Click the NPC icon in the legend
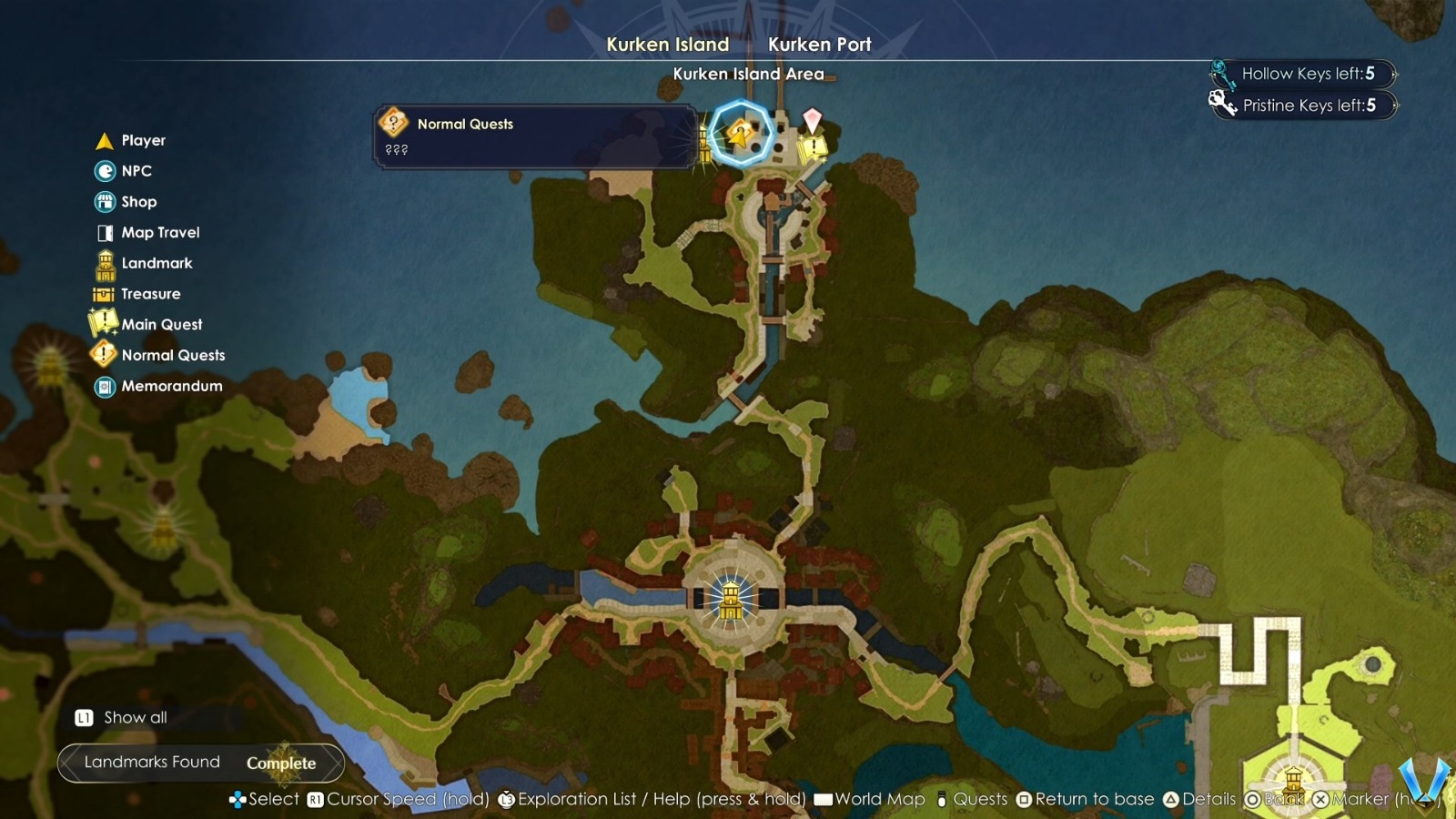Viewport: 1456px width, 819px height. pos(104,171)
